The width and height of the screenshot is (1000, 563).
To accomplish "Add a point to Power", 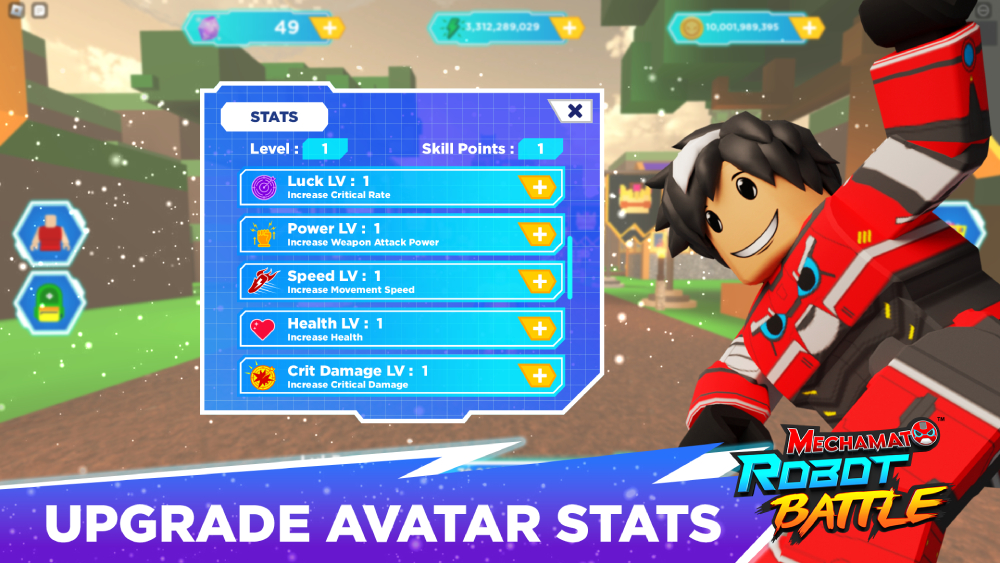I will pos(538,234).
